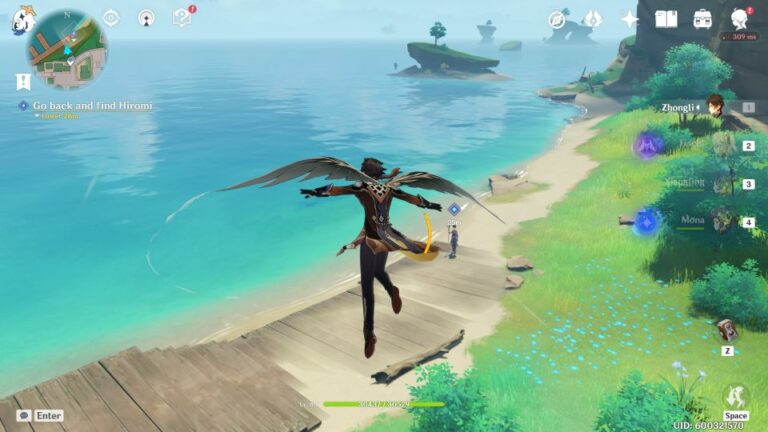Screen dimensions: 768x432
Task: Open the character screen head icon
Action: [740, 19]
